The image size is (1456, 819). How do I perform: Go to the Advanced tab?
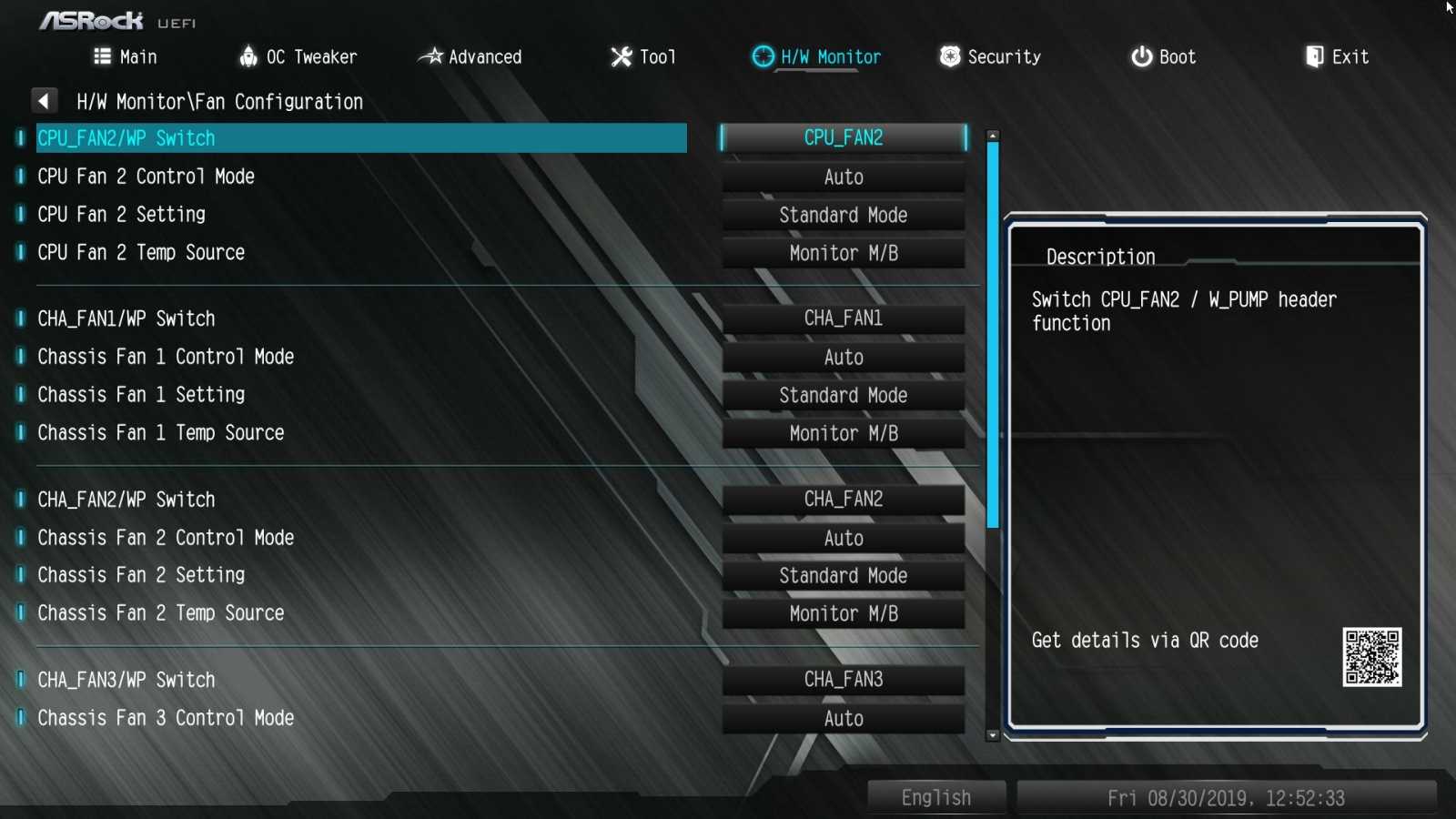click(x=470, y=56)
